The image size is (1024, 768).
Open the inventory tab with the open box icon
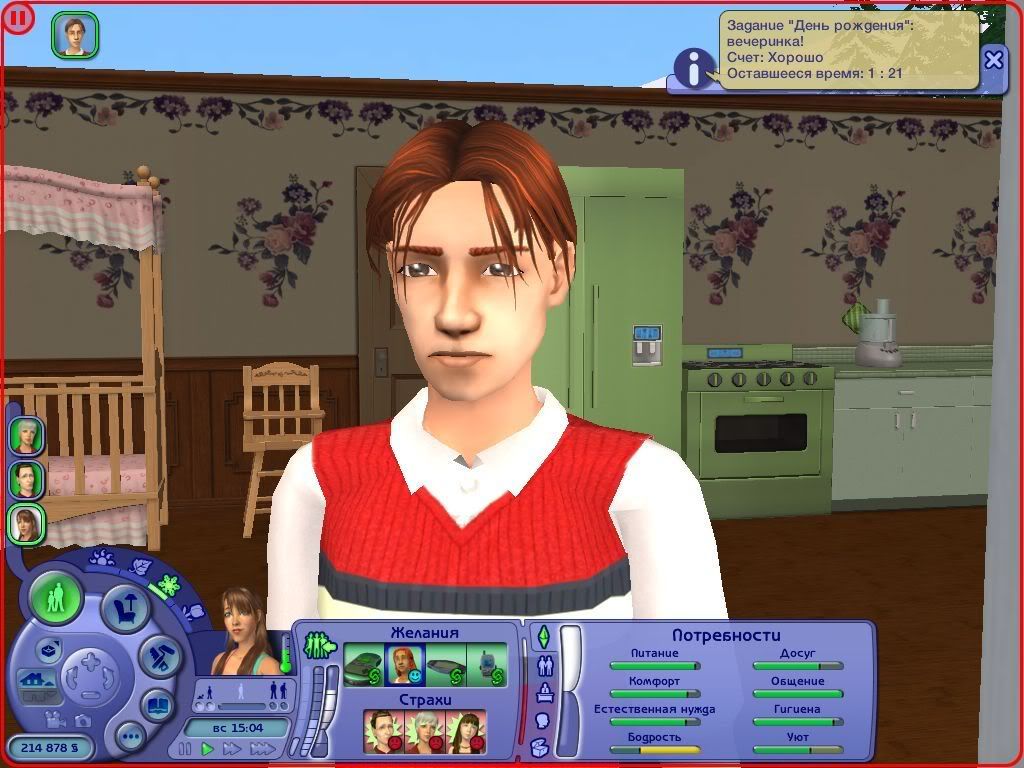click(x=540, y=747)
